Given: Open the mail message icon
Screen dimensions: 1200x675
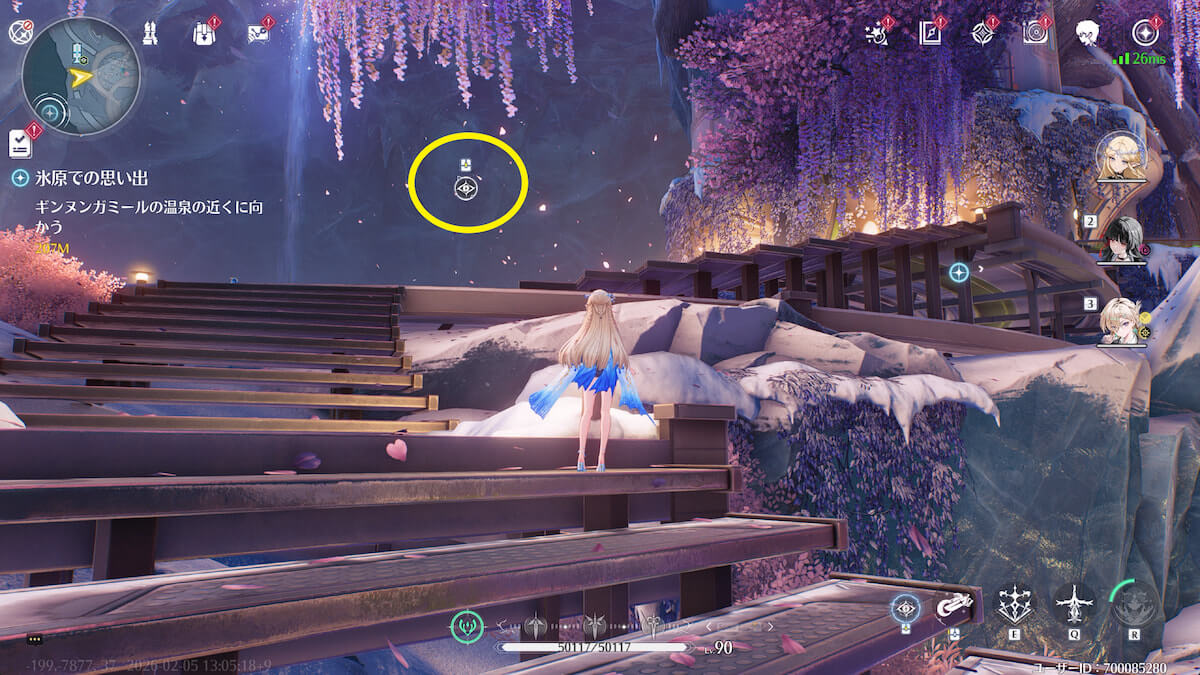Looking at the screenshot, I should (x=258, y=33).
